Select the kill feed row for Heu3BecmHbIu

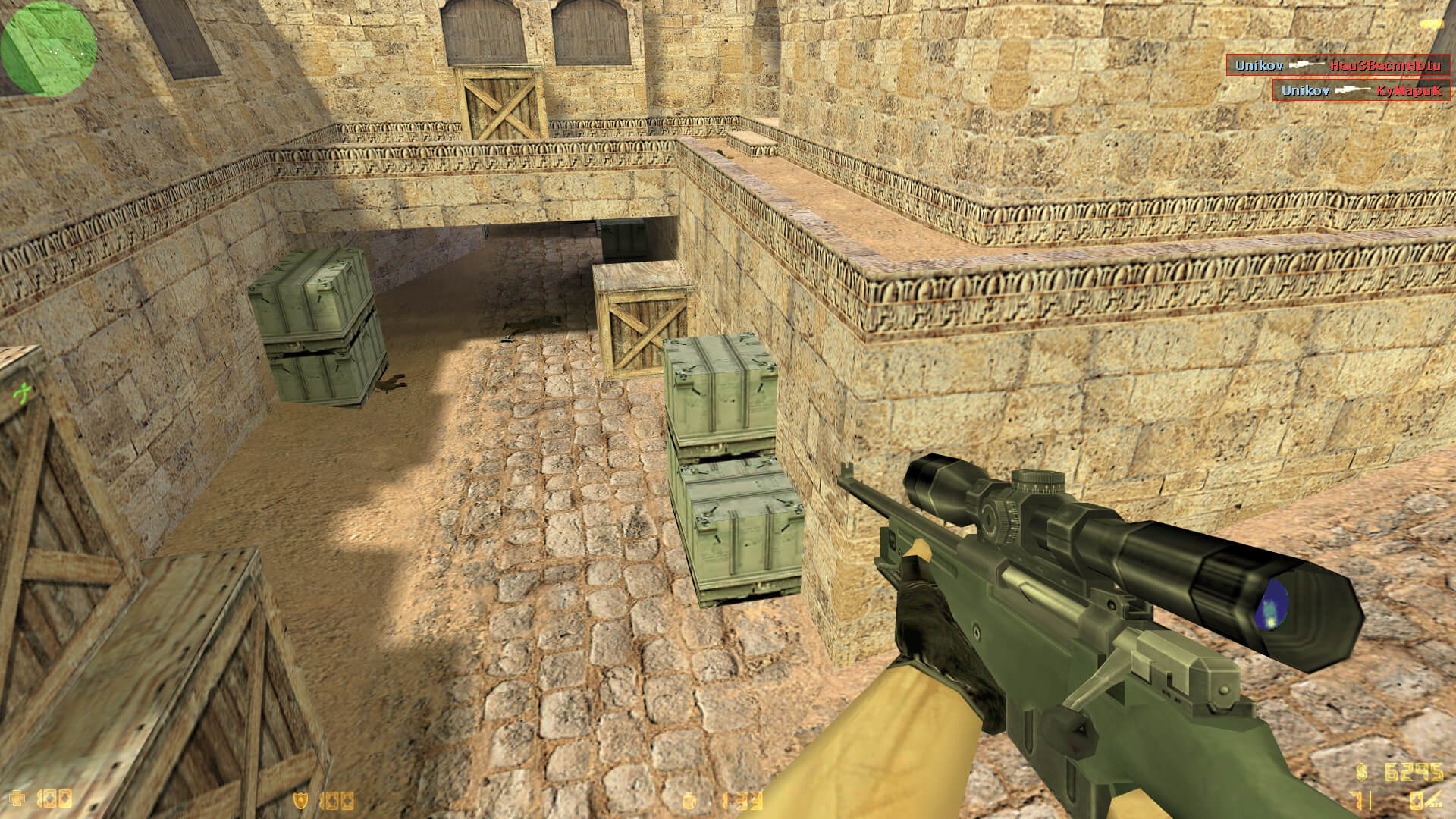(1338, 65)
